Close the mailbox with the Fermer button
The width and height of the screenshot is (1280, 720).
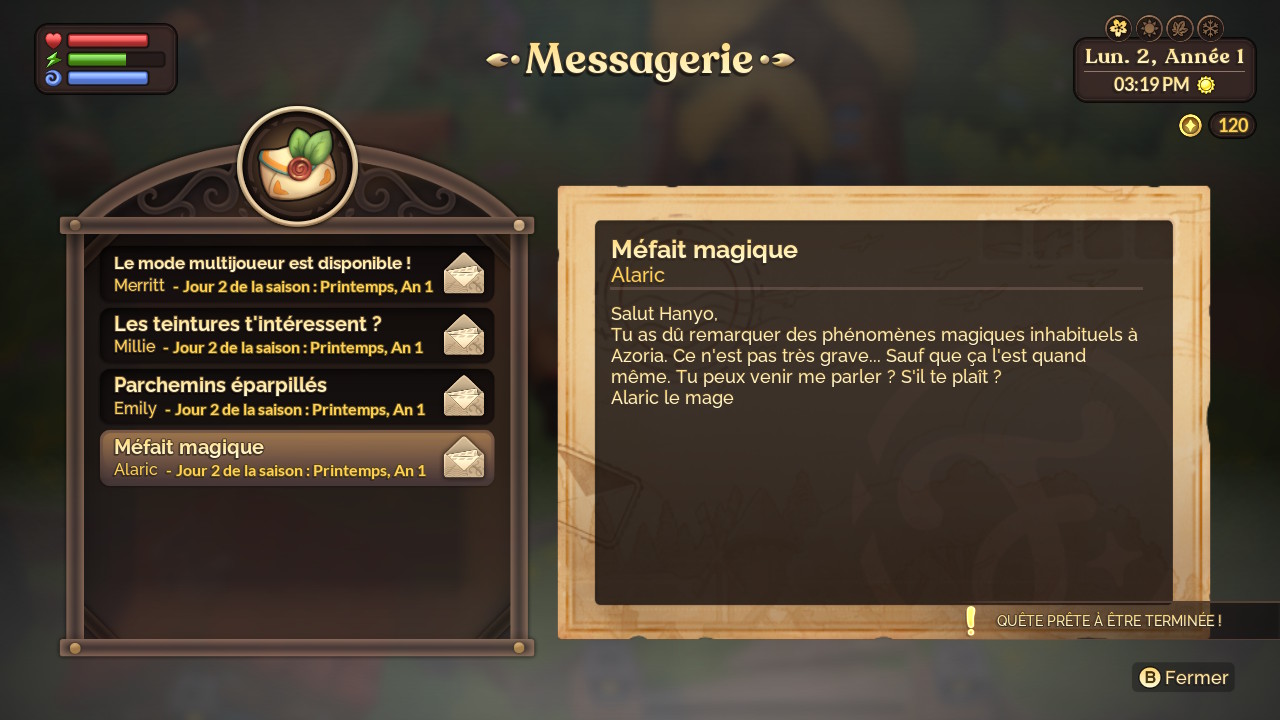click(x=1184, y=678)
